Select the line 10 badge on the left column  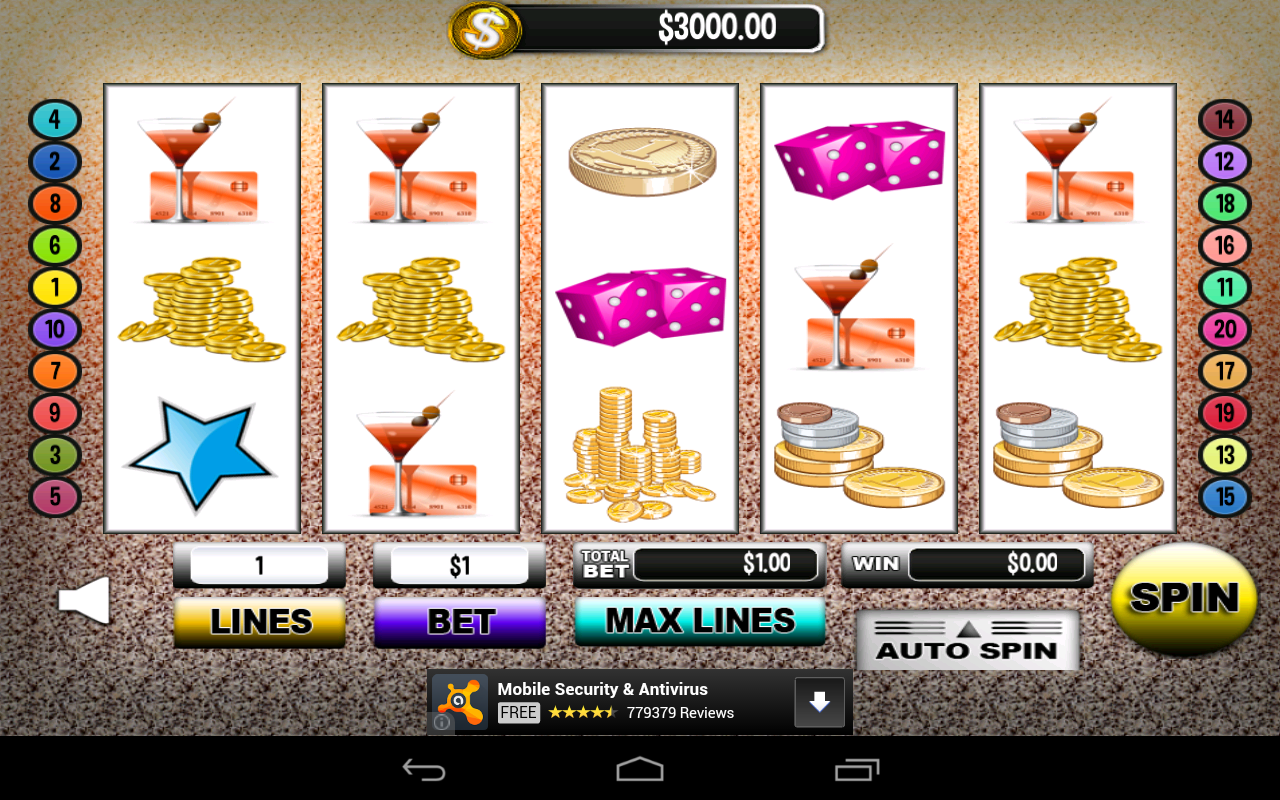55,329
